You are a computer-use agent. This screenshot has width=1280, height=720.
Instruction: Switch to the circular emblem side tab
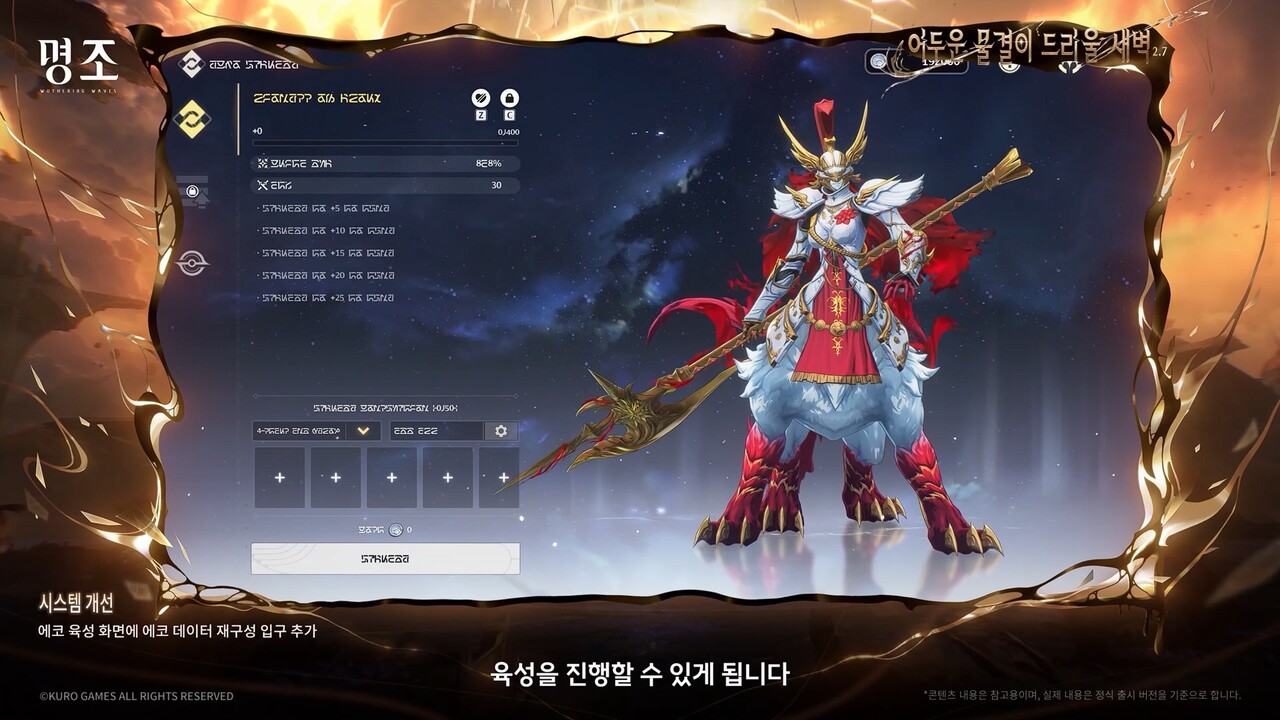click(x=192, y=263)
